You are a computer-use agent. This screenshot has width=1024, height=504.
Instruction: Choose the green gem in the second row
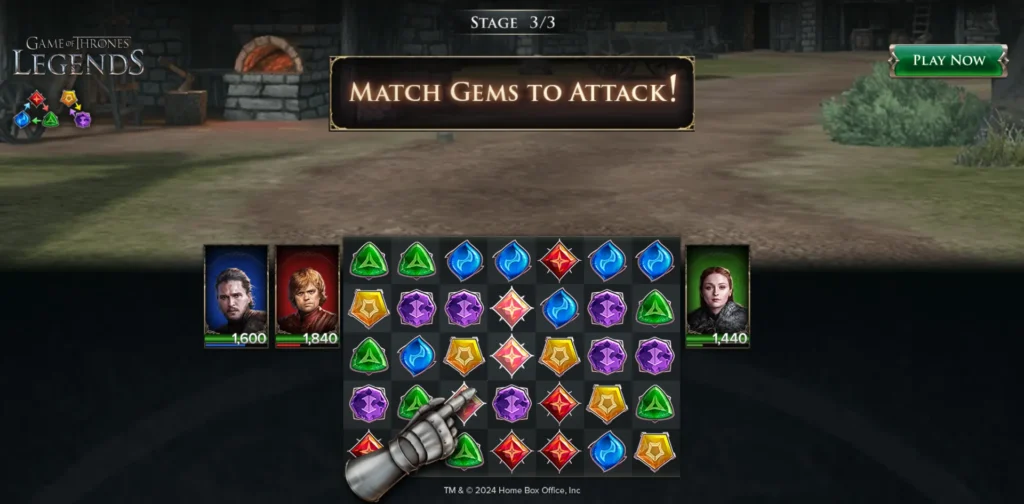point(655,308)
